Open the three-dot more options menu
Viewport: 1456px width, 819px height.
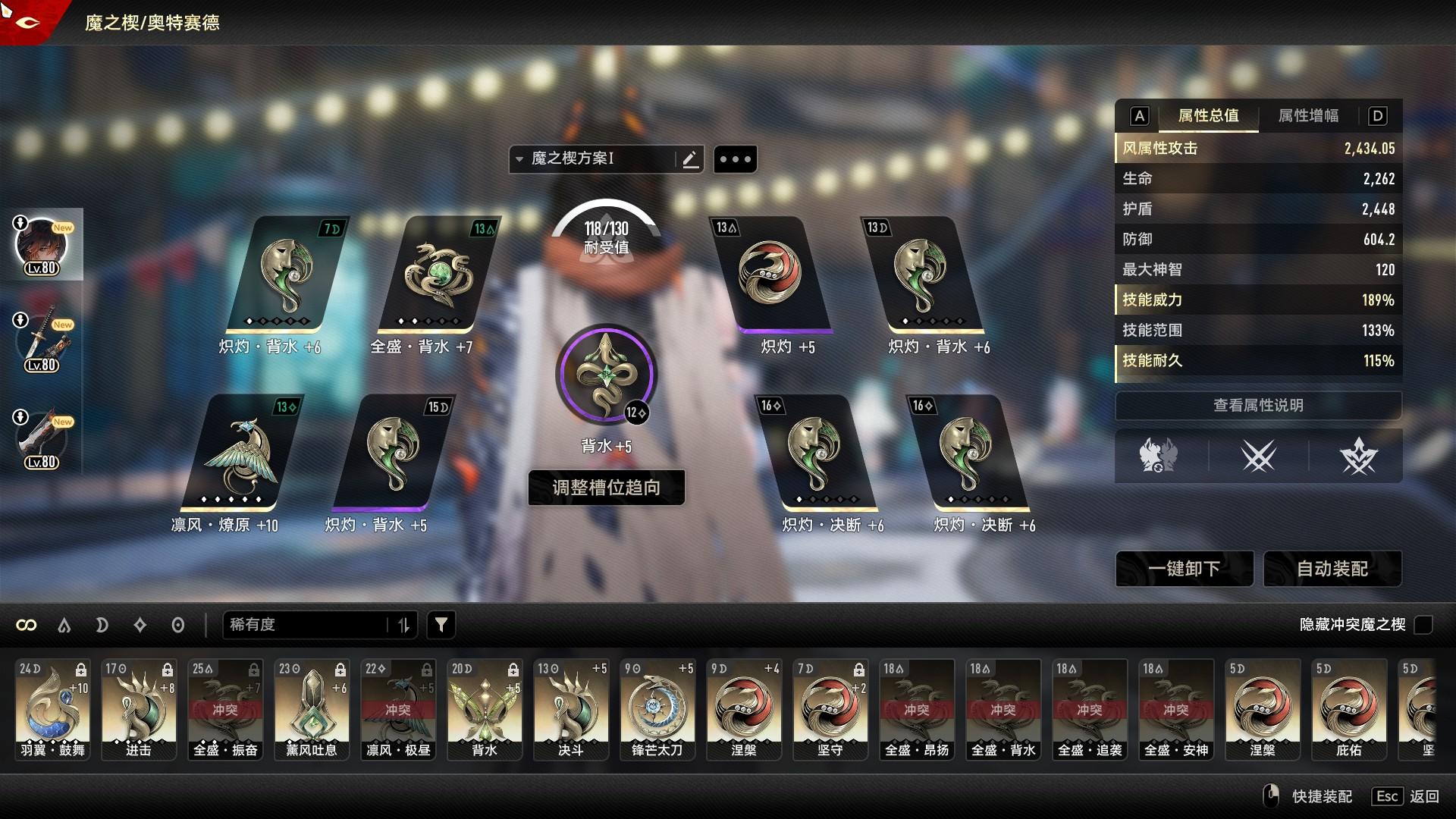tap(735, 159)
